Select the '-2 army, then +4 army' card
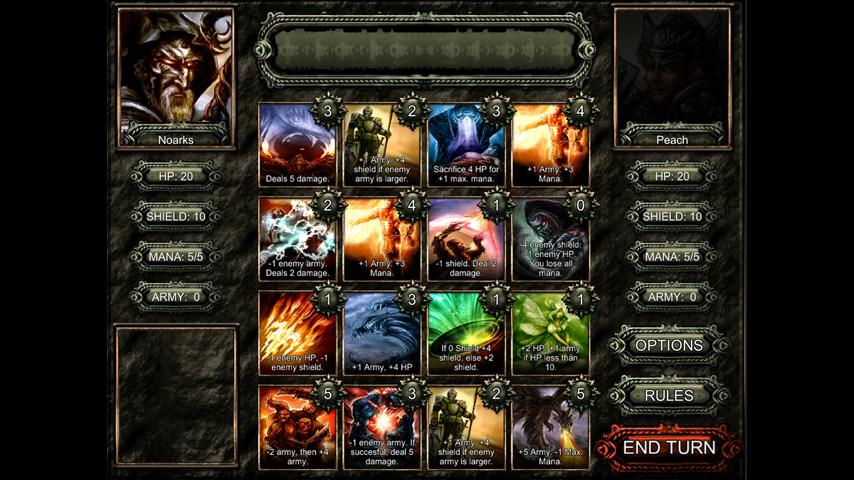 coord(297,427)
